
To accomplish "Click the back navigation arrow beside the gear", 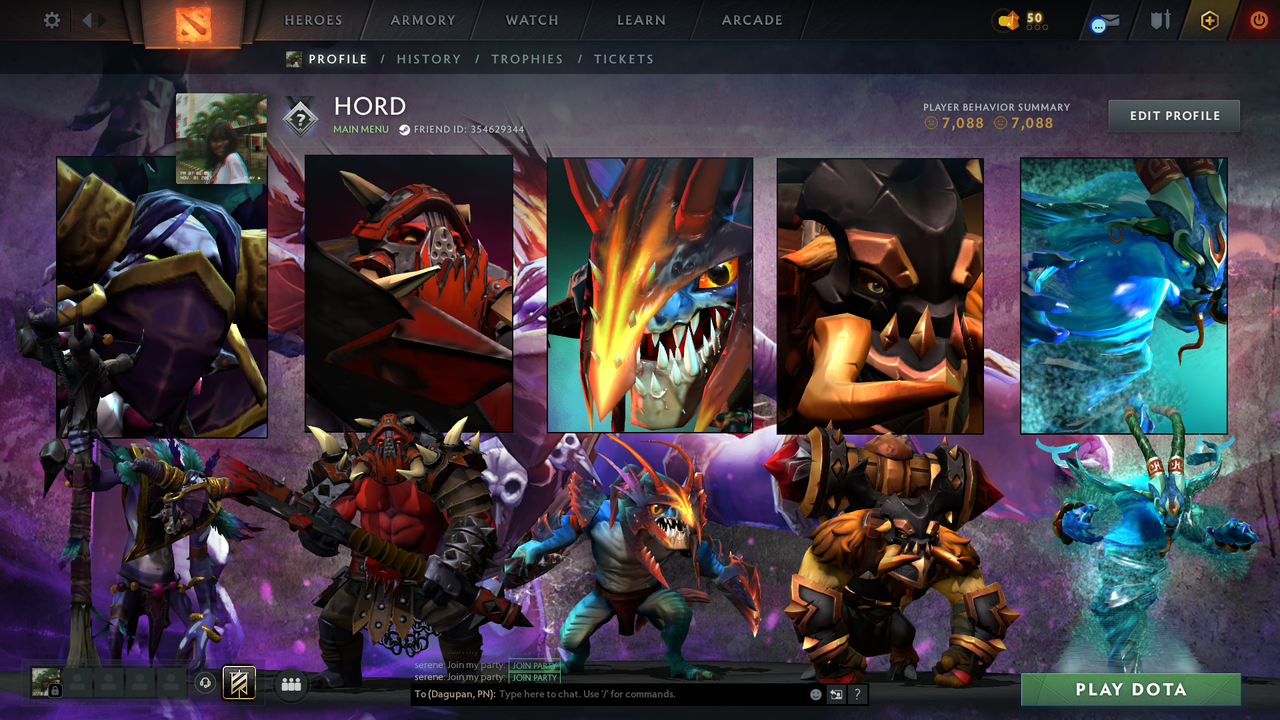I will (88, 19).
